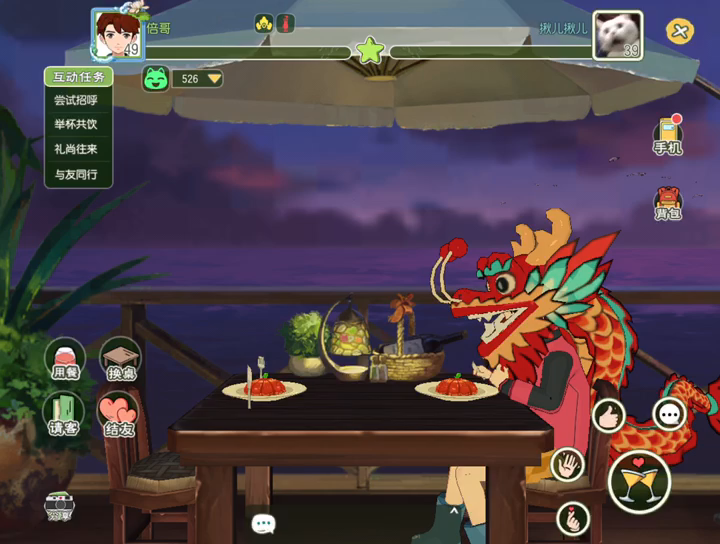Choose 换桌 to change tables
The width and height of the screenshot is (720, 544).
pos(120,358)
